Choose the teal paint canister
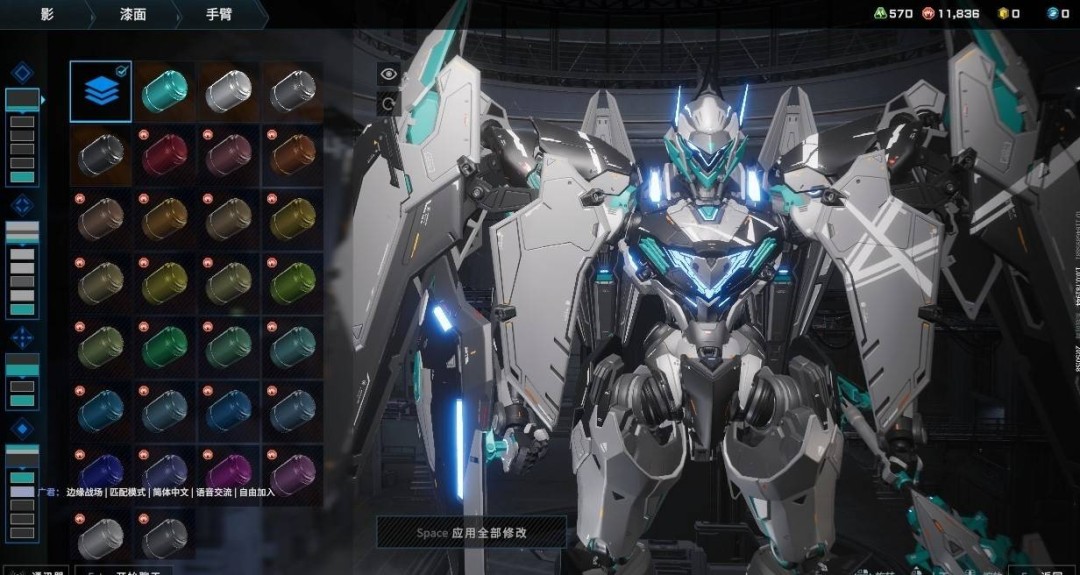The height and width of the screenshot is (575, 1080). (164, 92)
